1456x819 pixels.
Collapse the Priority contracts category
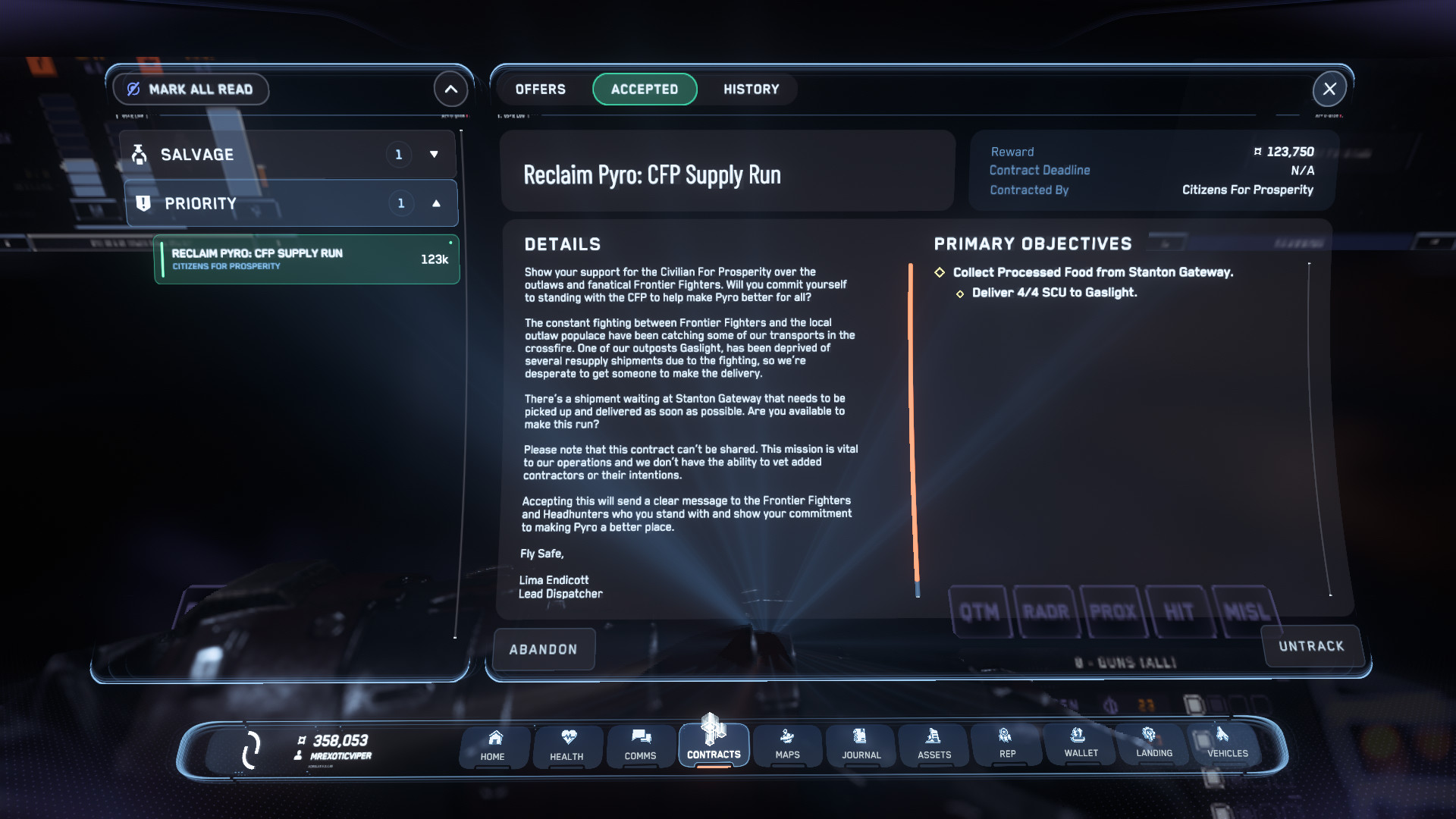tap(434, 202)
